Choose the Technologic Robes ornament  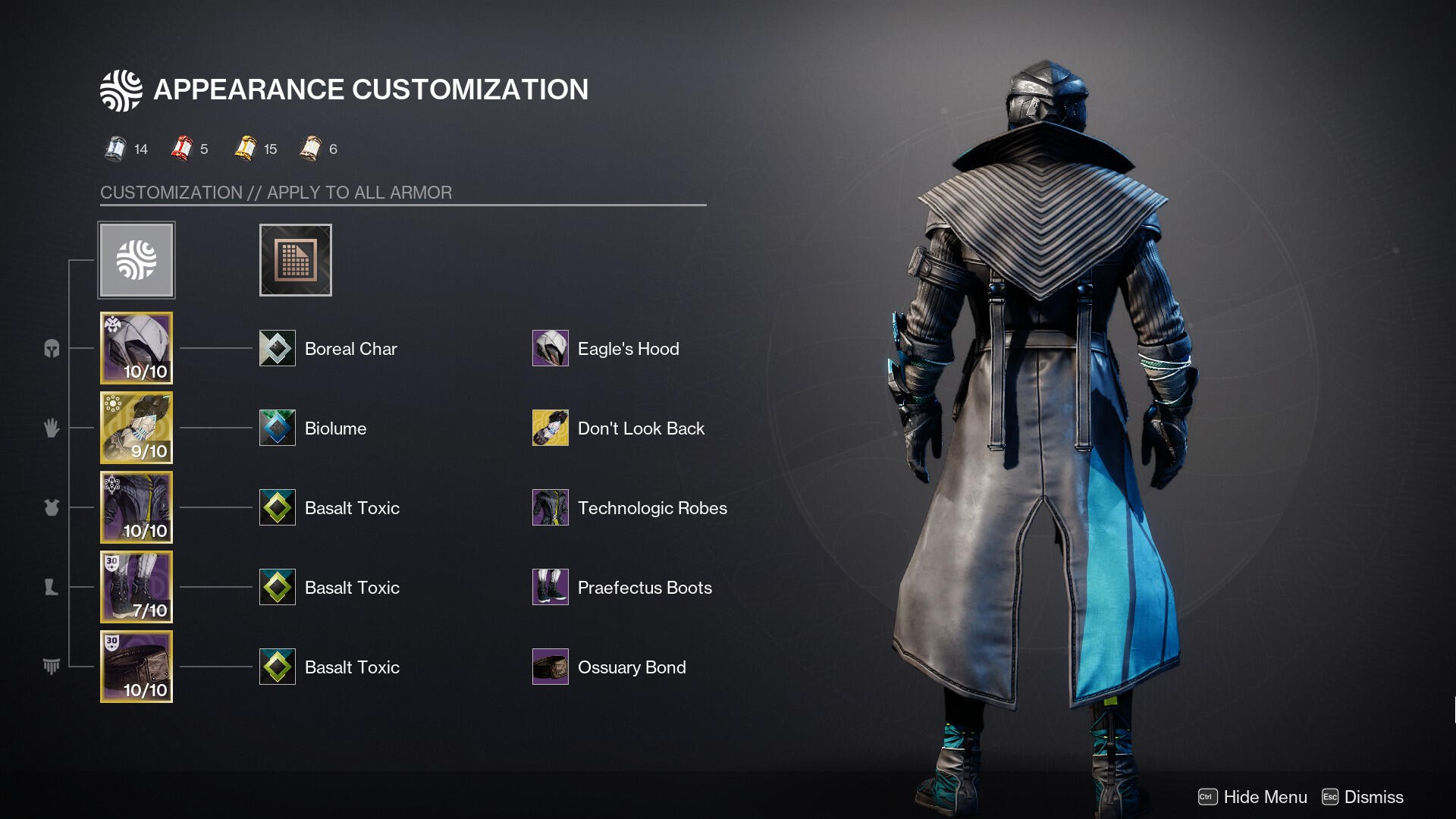[x=551, y=507]
